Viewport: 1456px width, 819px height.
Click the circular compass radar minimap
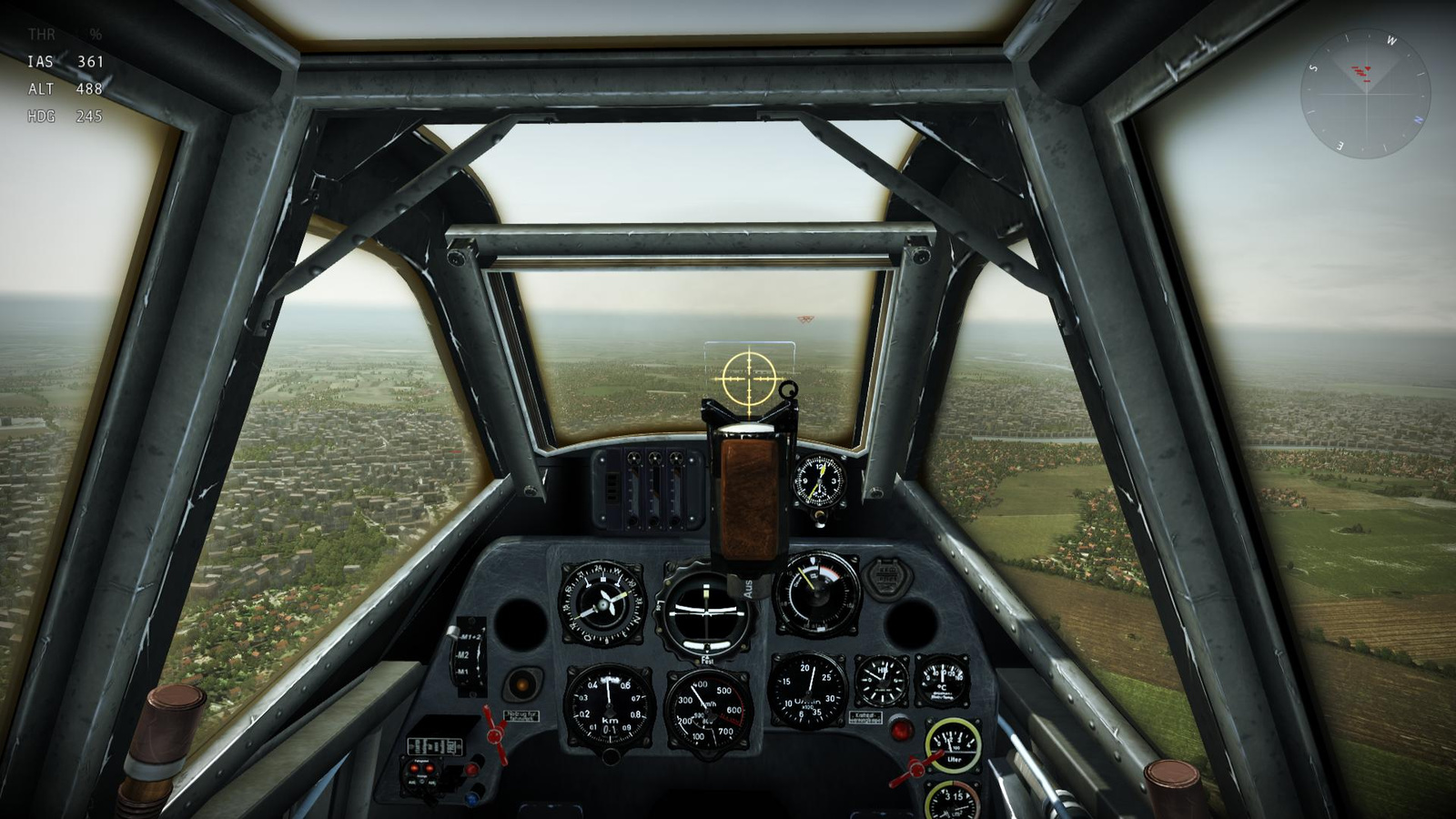point(1365,94)
